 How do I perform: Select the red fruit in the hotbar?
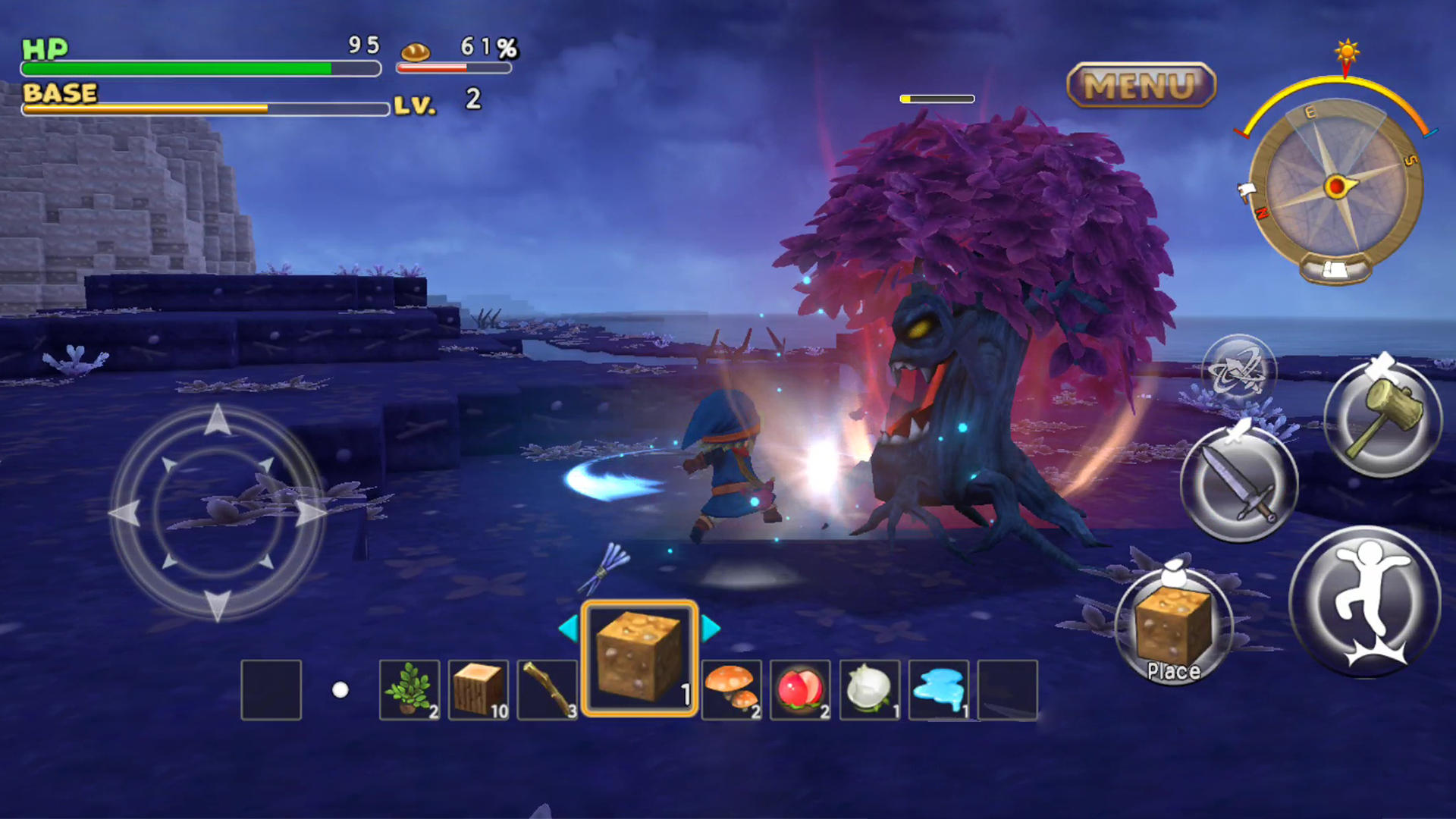click(x=800, y=690)
